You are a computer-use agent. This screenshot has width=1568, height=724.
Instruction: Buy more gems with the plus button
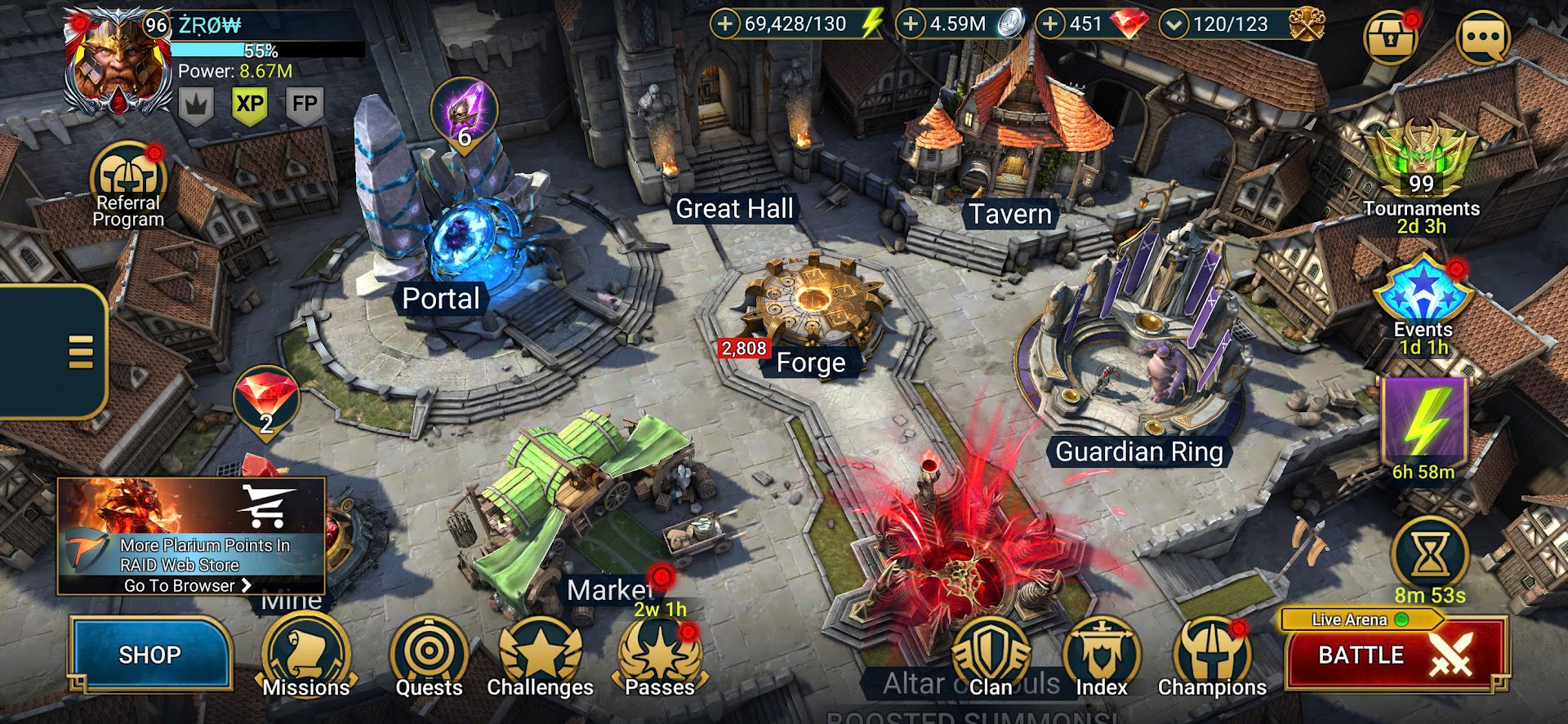click(x=1051, y=24)
